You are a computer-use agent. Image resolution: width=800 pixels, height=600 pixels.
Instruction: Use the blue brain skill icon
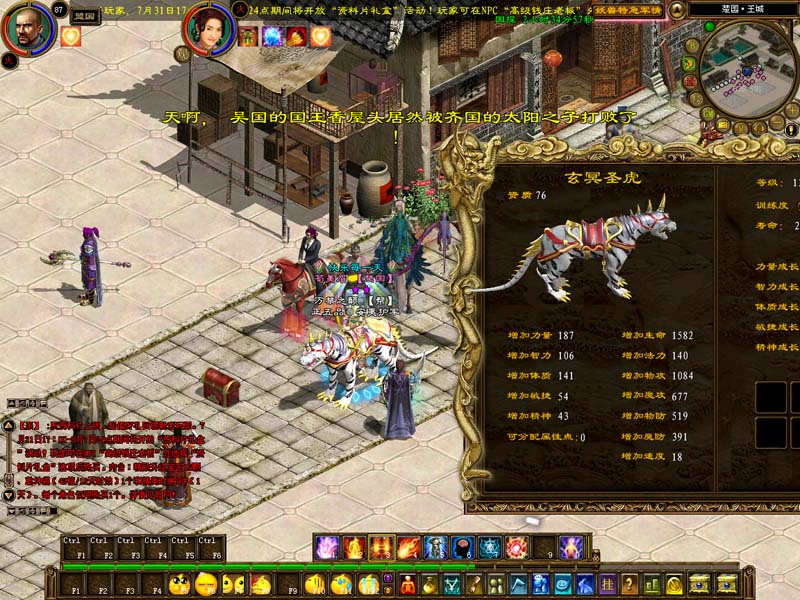462,547
